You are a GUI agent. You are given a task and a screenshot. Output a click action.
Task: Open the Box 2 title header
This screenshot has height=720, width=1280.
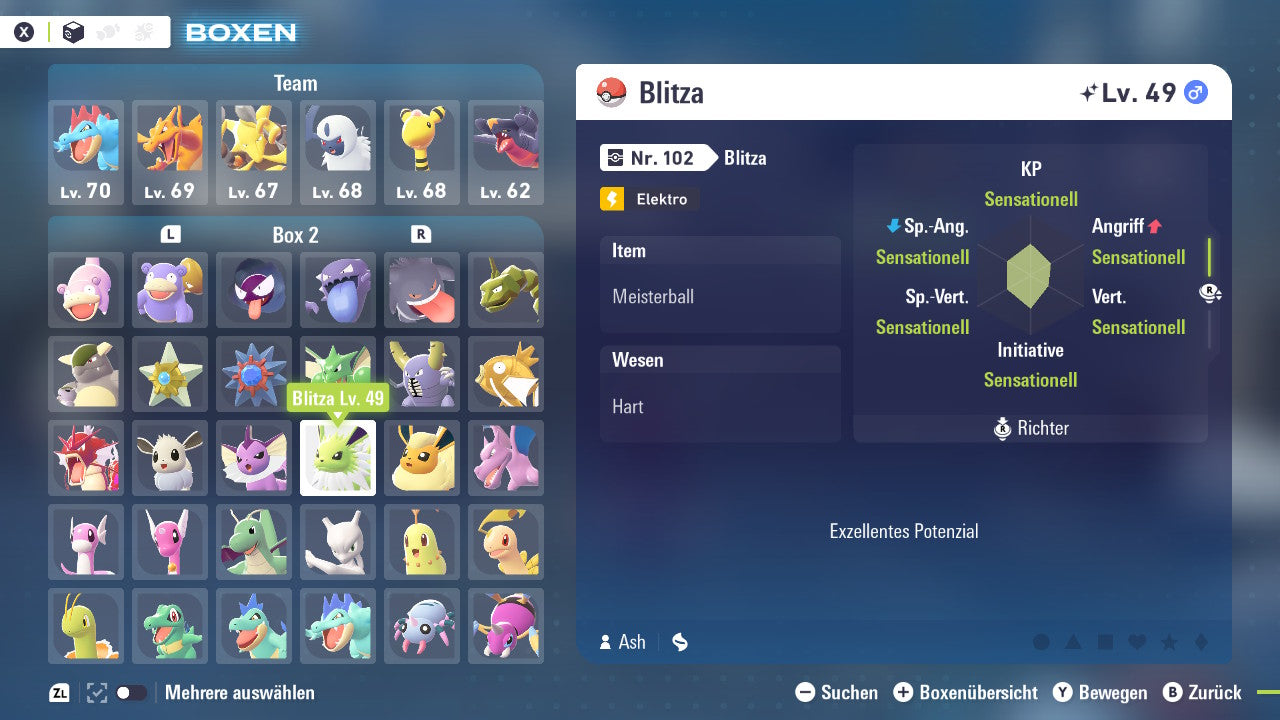point(295,233)
